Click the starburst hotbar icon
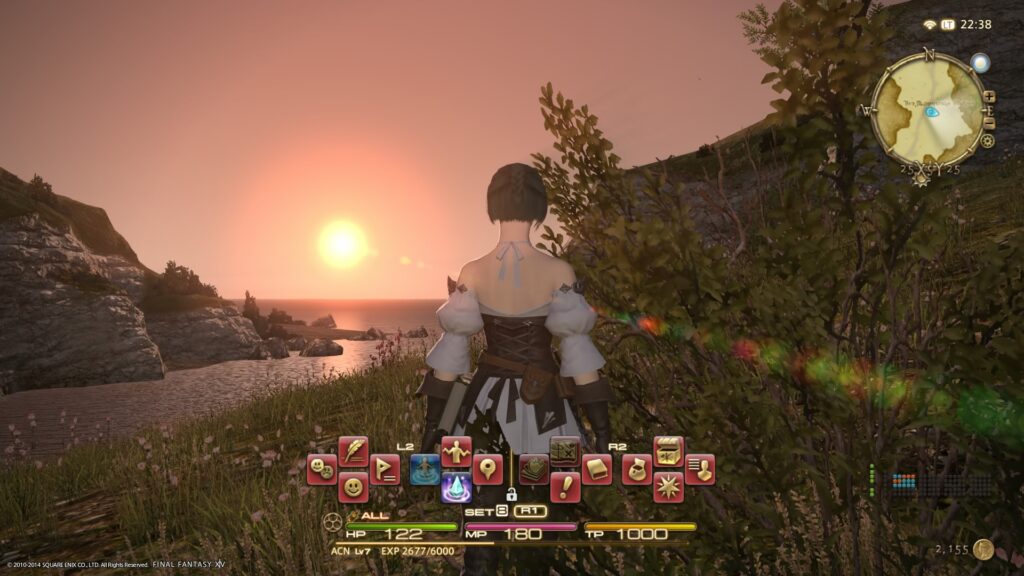The height and width of the screenshot is (576, 1024). point(668,487)
